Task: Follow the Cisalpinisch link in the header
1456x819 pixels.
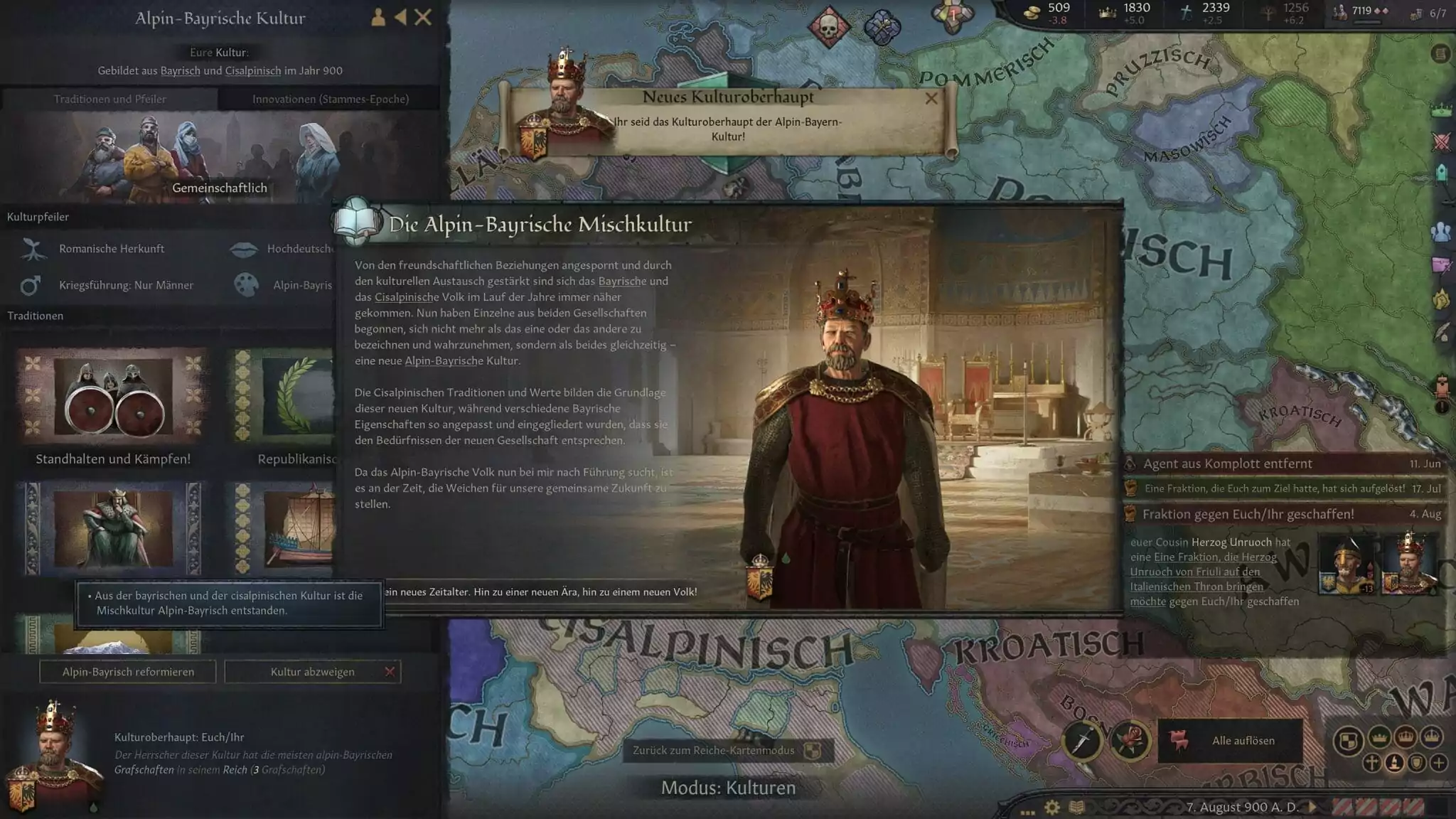Action: tap(253, 70)
